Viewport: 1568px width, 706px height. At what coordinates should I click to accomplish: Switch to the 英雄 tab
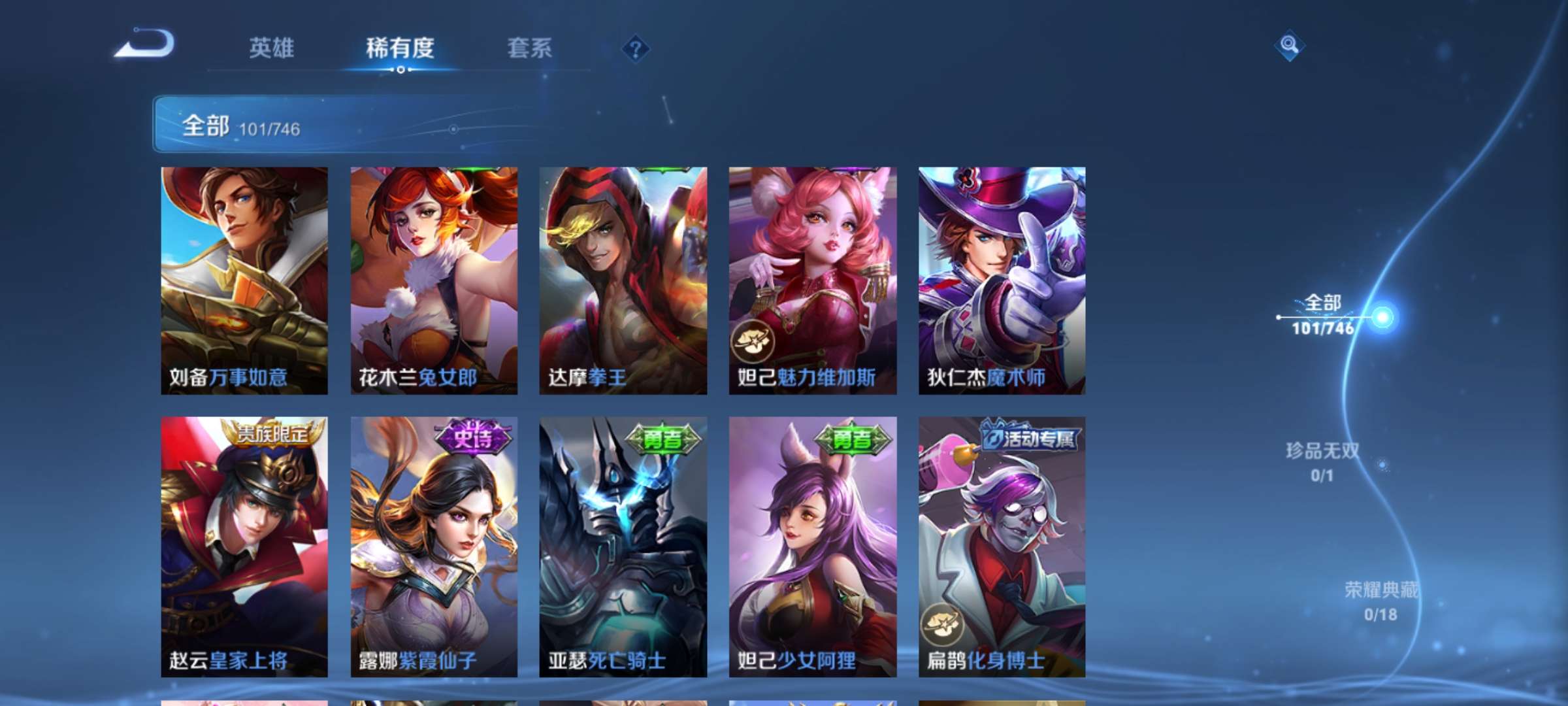point(271,48)
